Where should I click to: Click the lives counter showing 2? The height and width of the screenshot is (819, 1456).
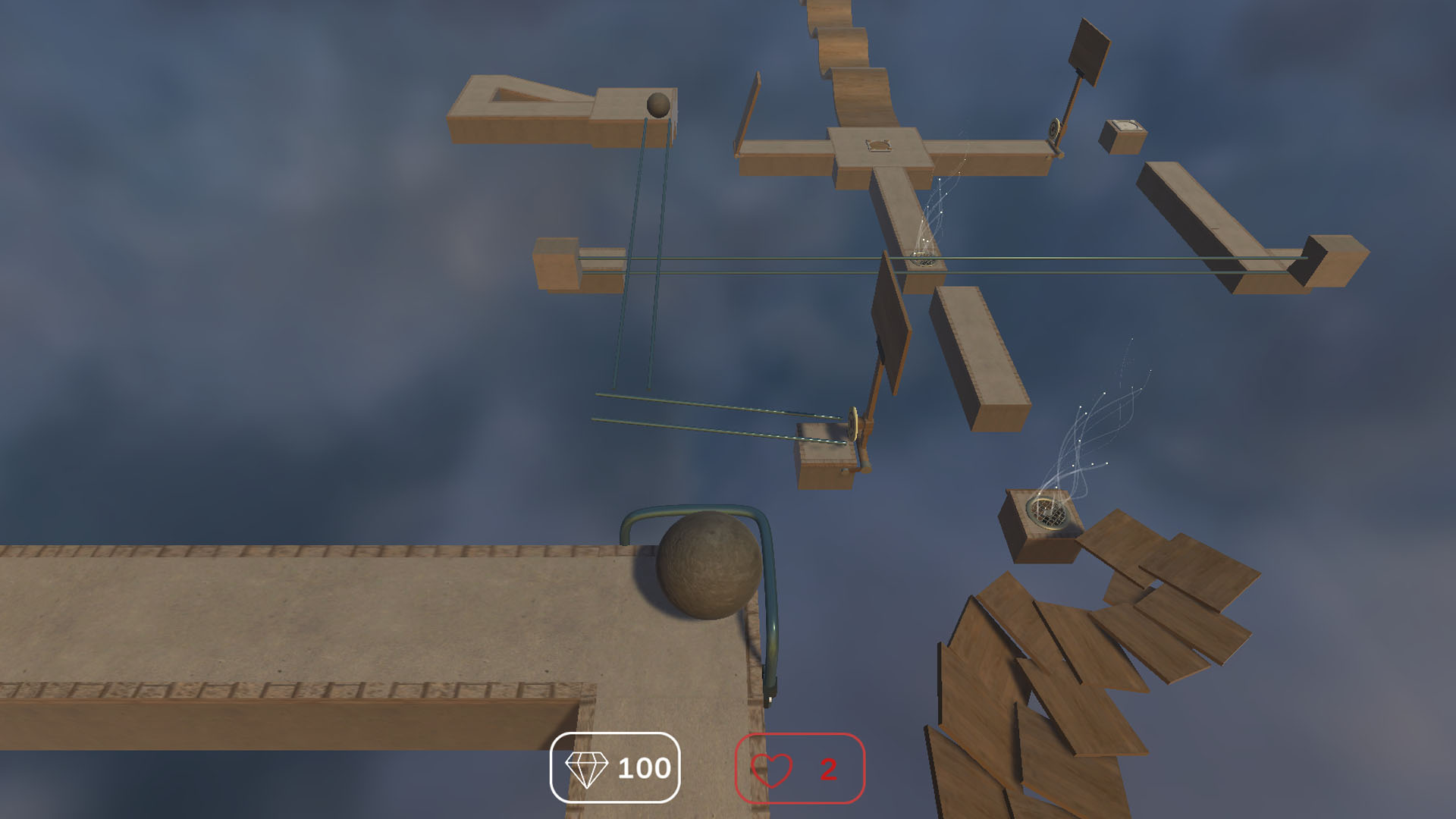point(804,770)
